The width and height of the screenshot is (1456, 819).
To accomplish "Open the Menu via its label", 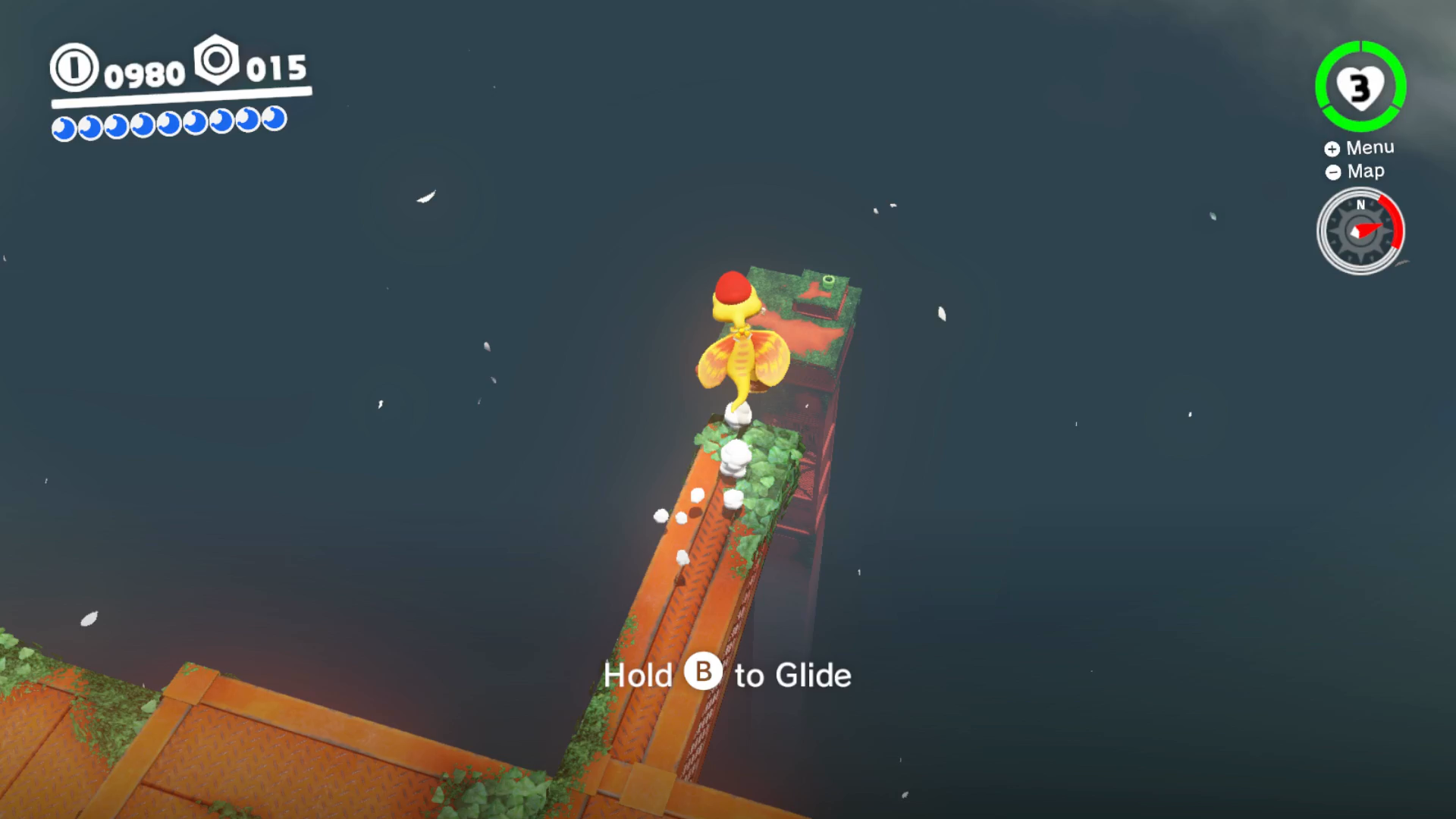I will click(x=1370, y=147).
